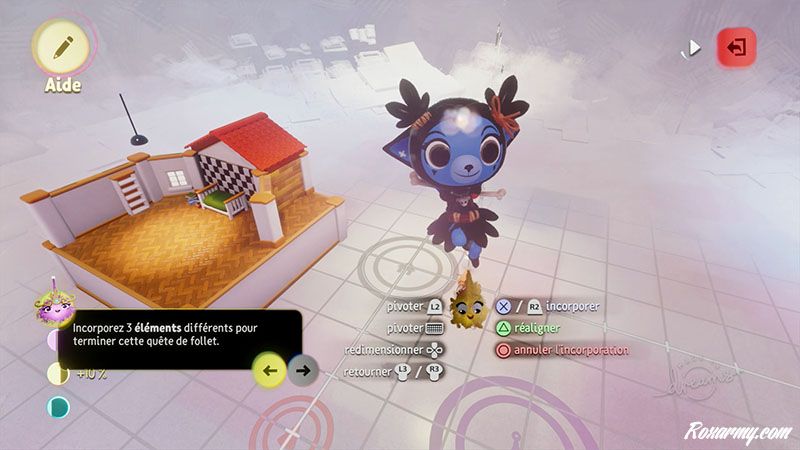
Task: Select the half-filled yellow circle icon
Action: point(58,374)
